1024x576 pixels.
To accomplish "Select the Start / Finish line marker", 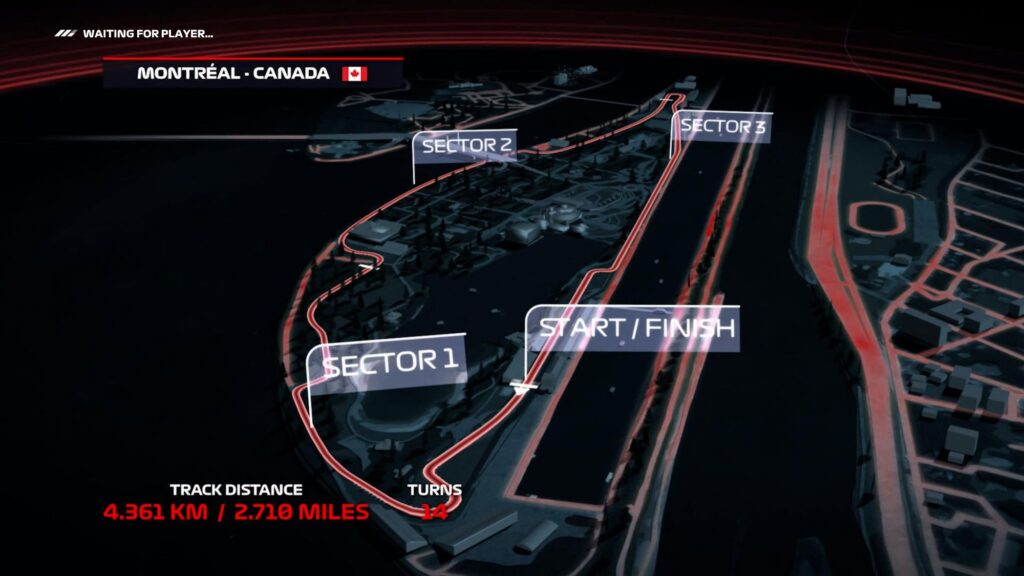I will 637,328.
